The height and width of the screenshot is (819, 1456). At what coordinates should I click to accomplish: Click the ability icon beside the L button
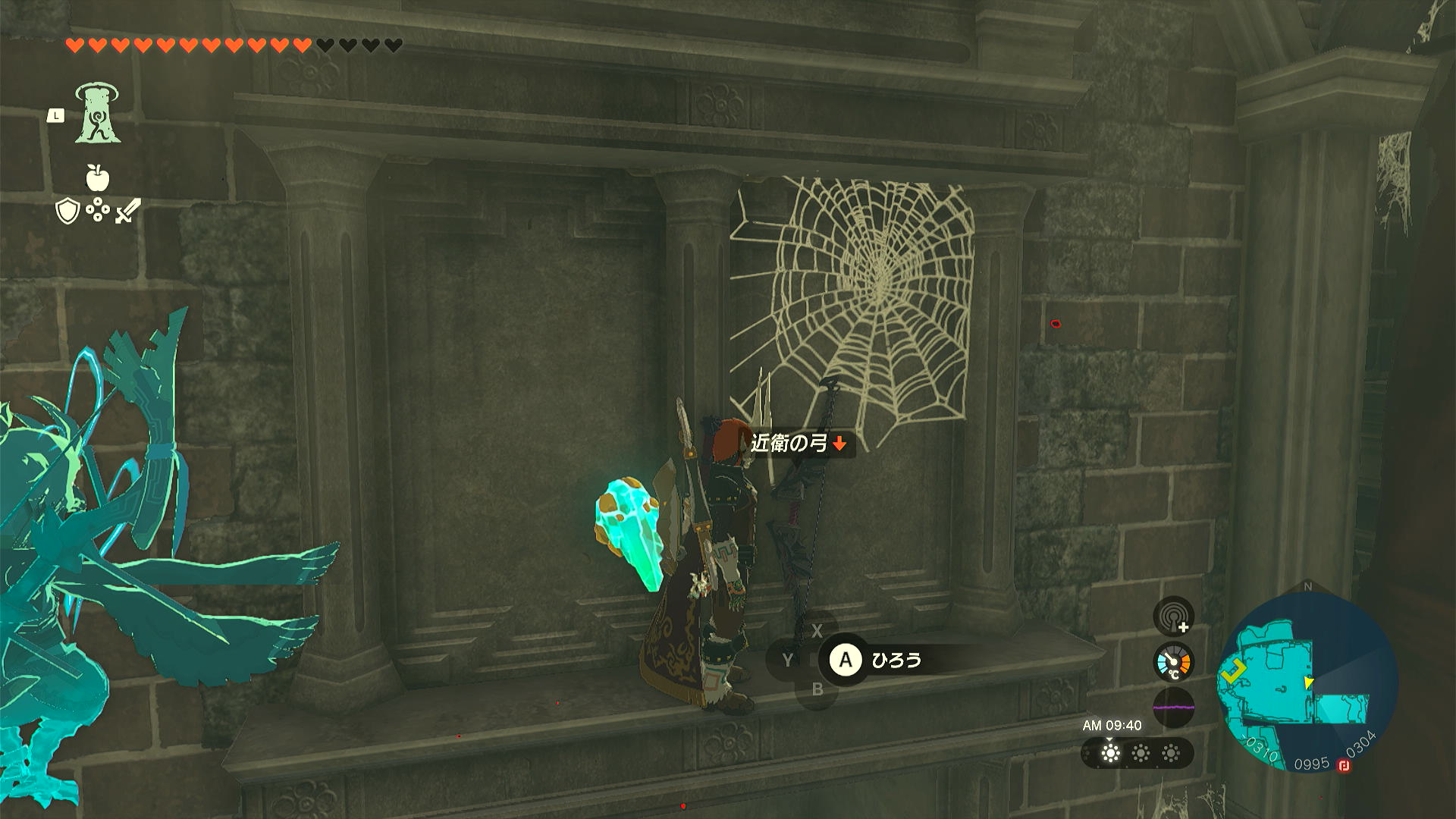(98, 111)
